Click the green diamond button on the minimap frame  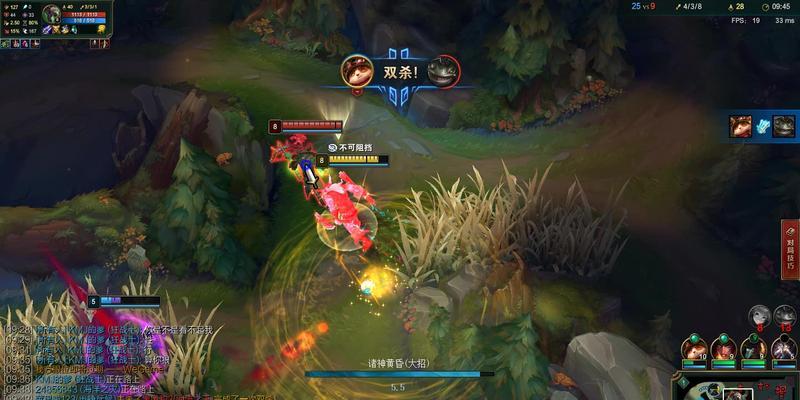coord(683,381)
